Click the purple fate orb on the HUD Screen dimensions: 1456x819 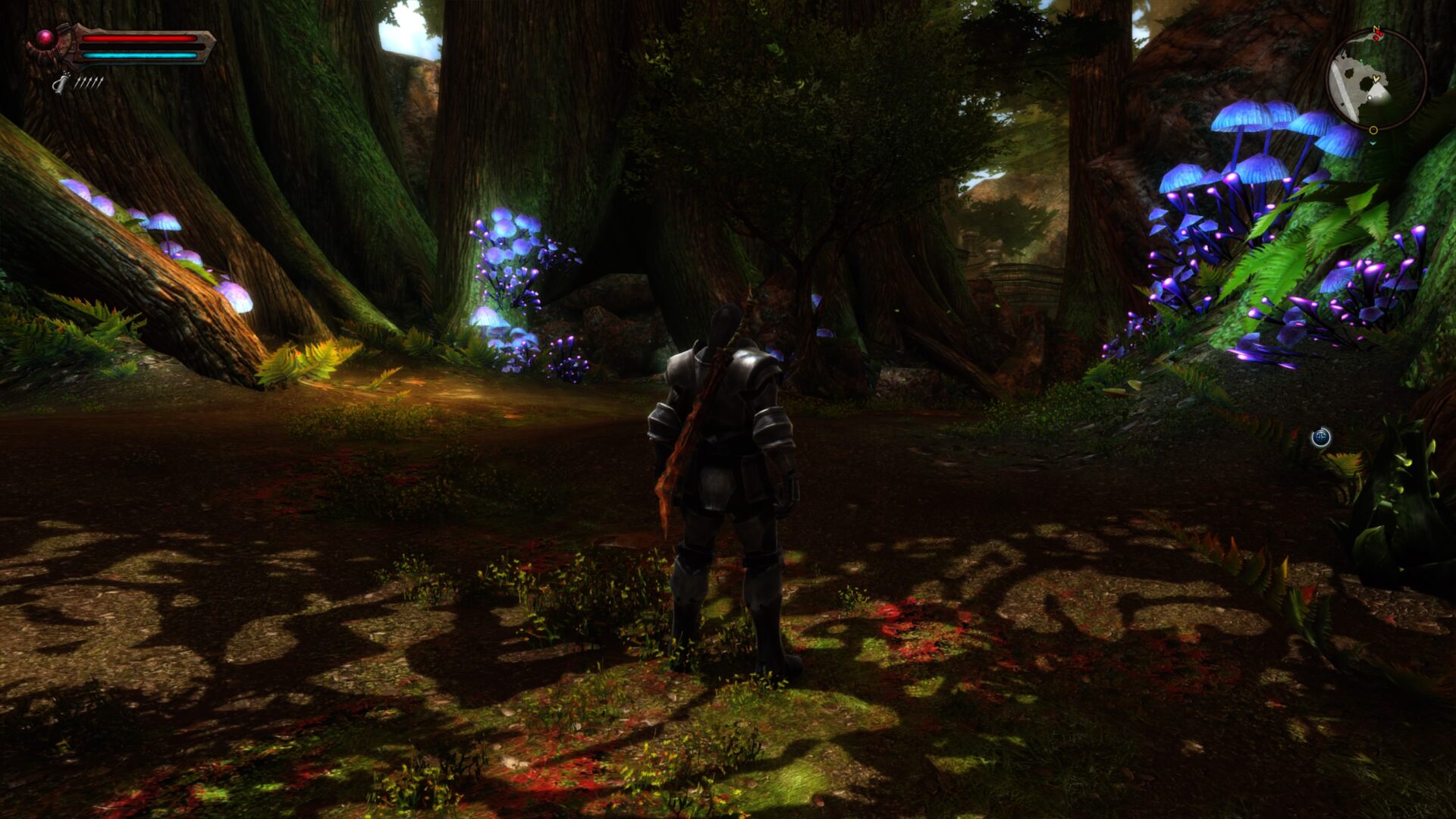(x=45, y=38)
